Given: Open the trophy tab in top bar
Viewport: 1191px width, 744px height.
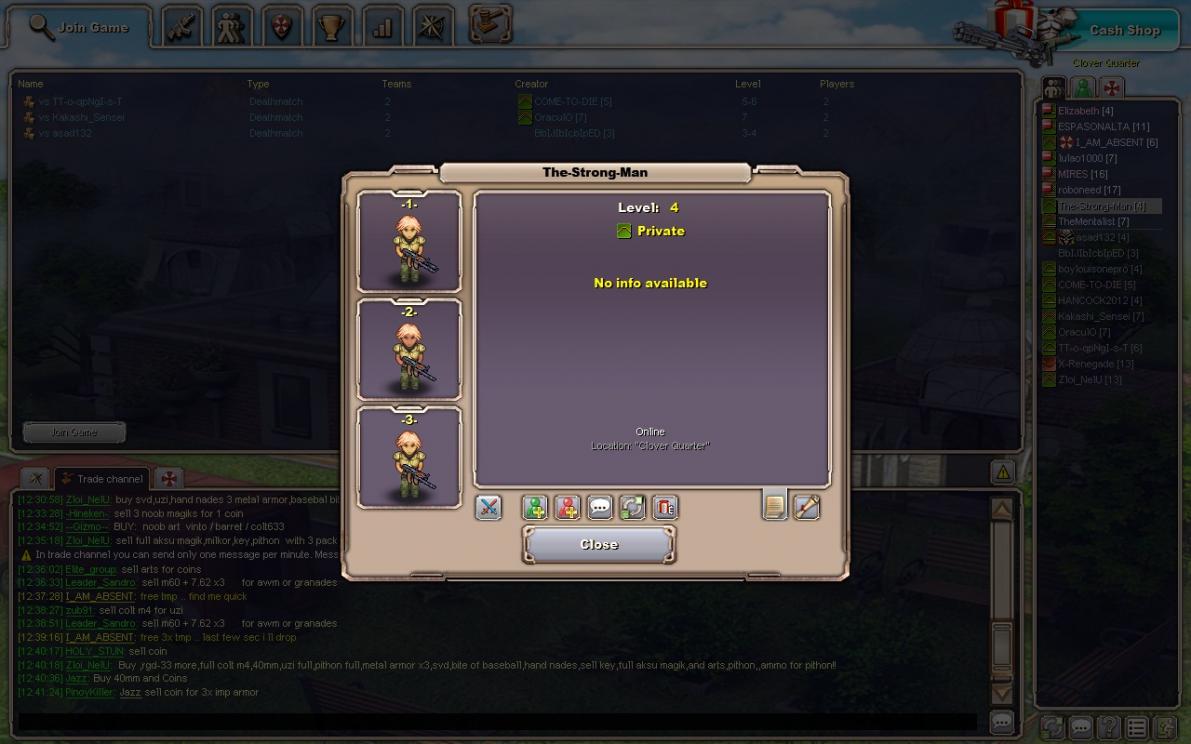Looking at the screenshot, I should [x=332, y=27].
